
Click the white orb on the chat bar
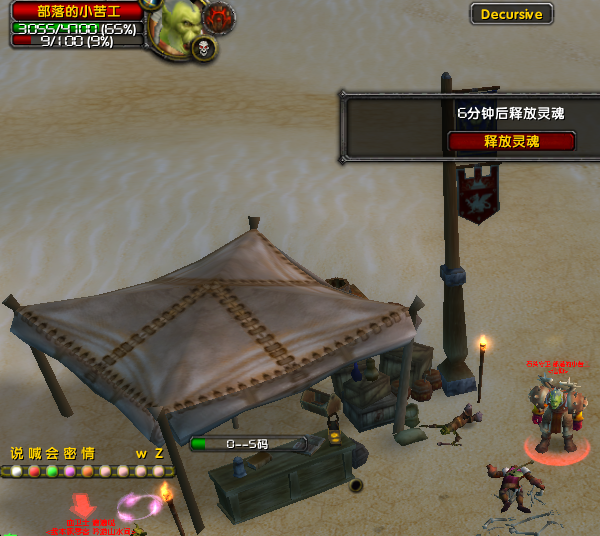click(16, 471)
